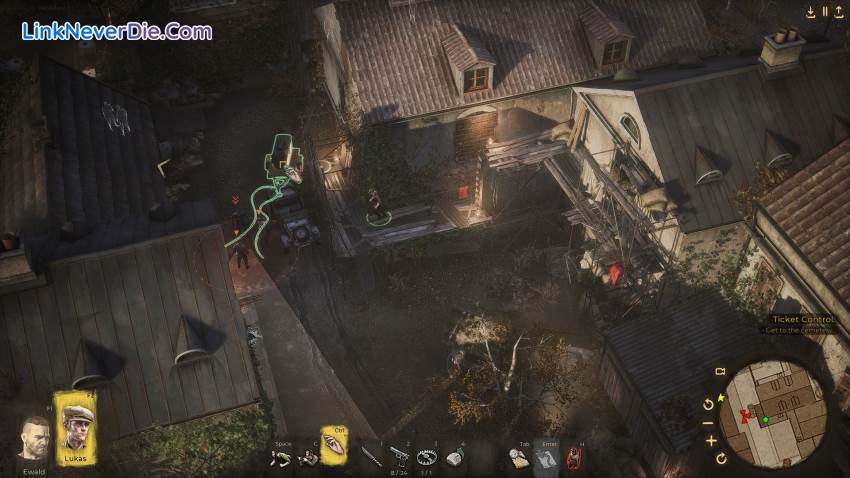The width and height of the screenshot is (850, 478).
Task: Toggle the red highlight view icon
Action: (574, 457)
